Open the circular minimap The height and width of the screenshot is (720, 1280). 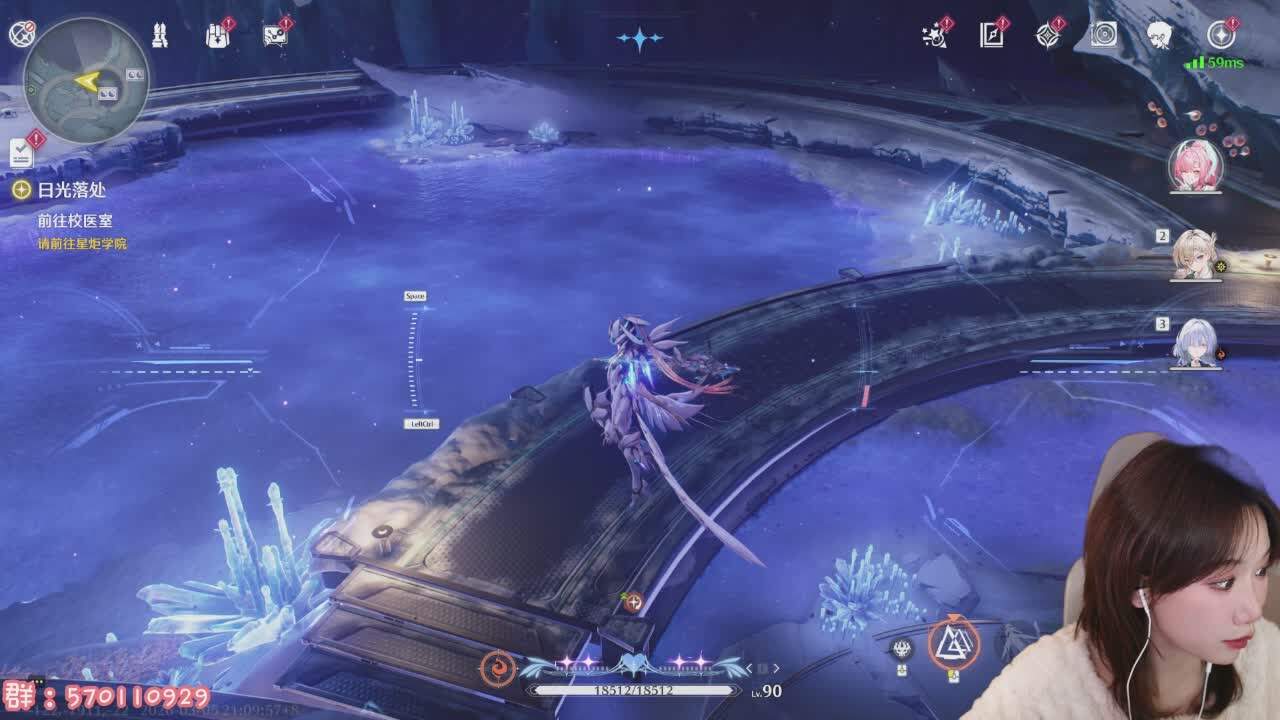[86, 80]
